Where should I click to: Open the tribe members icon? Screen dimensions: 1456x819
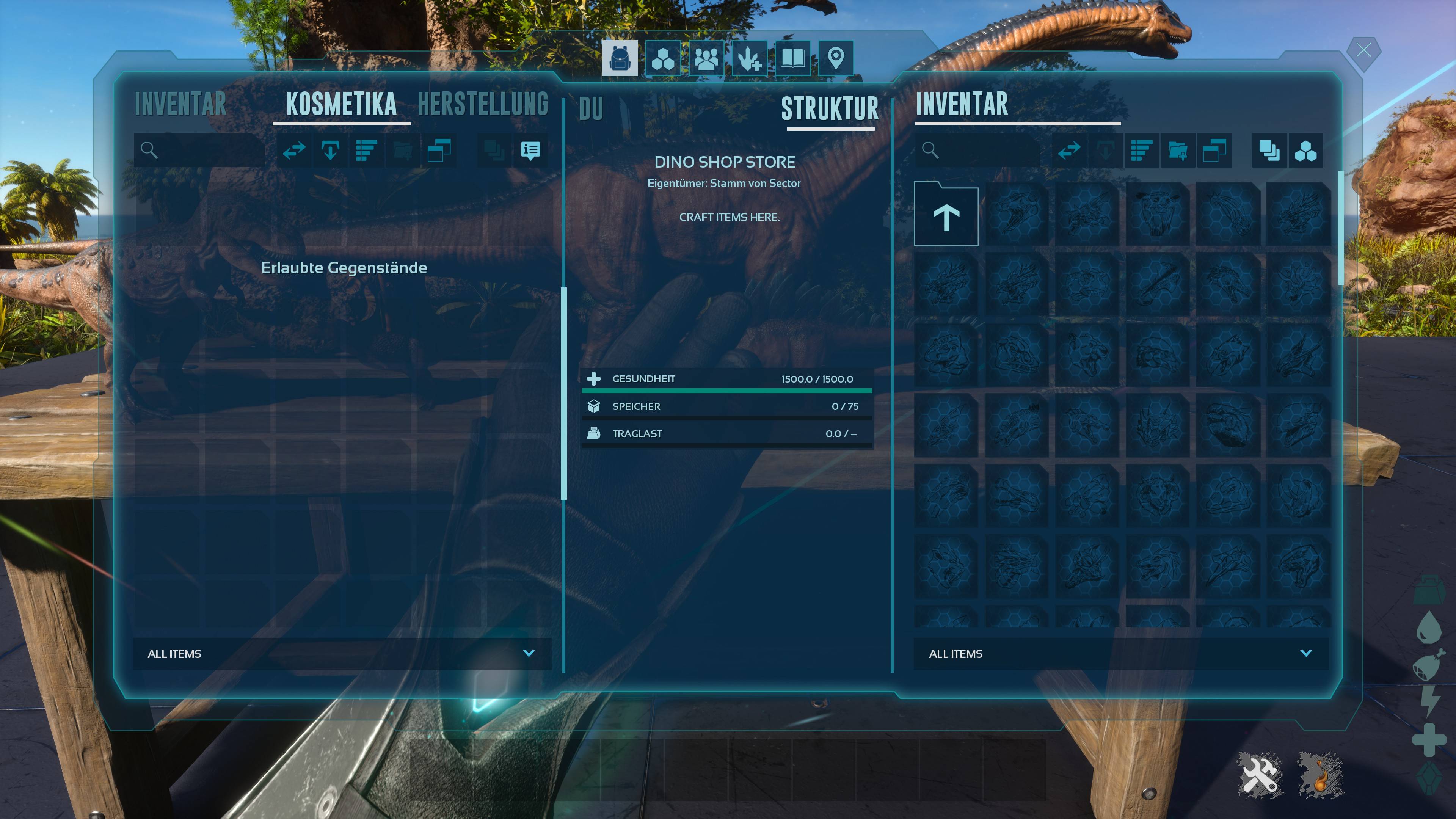pyautogui.click(x=706, y=58)
